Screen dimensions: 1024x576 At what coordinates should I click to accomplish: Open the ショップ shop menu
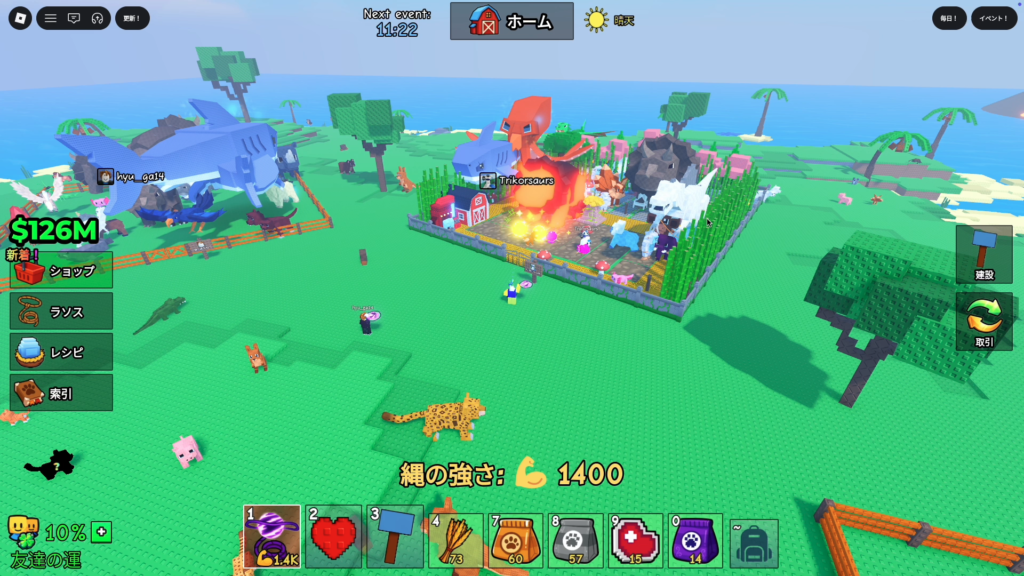pyautogui.click(x=62, y=271)
